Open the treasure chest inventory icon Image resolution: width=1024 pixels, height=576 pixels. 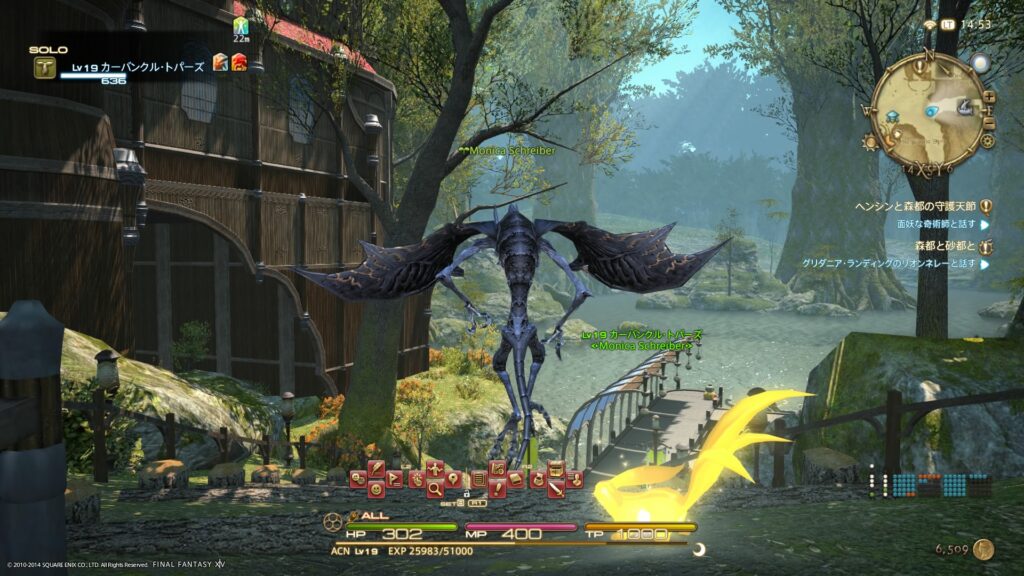click(556, 470)
